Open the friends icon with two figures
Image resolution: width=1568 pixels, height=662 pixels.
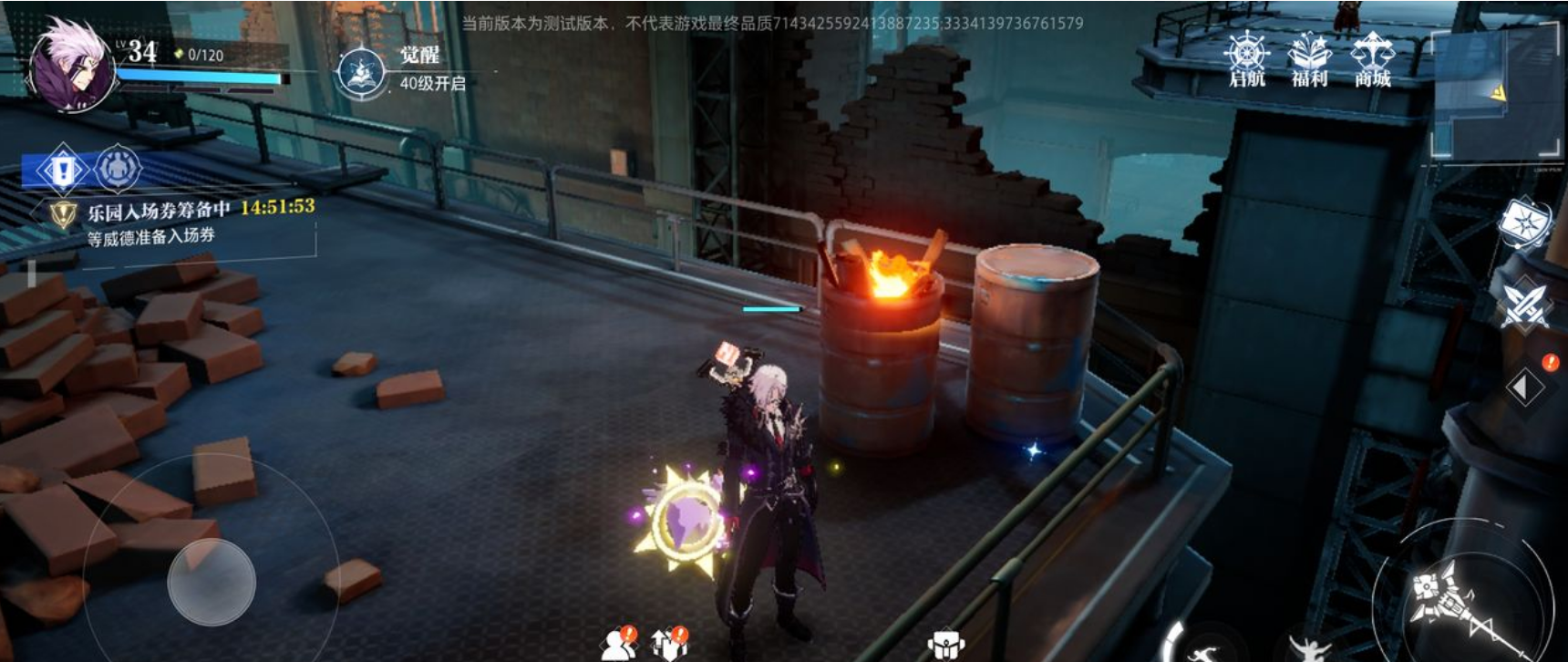tap(618, 645)
